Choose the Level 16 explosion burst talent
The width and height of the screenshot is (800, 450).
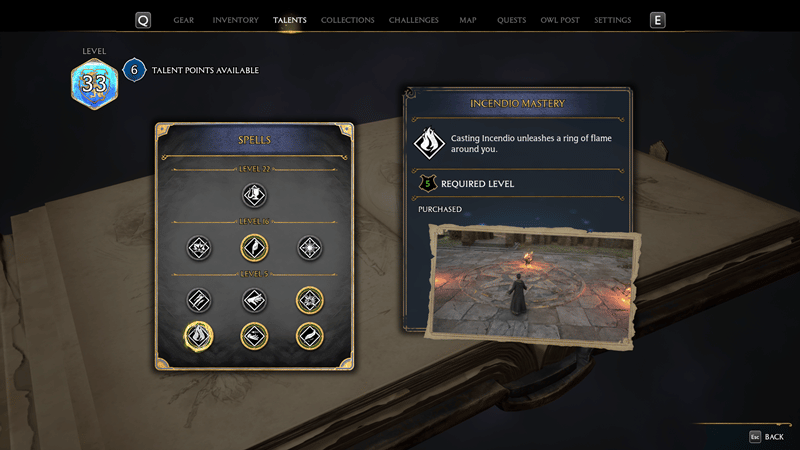pos(199,247)
